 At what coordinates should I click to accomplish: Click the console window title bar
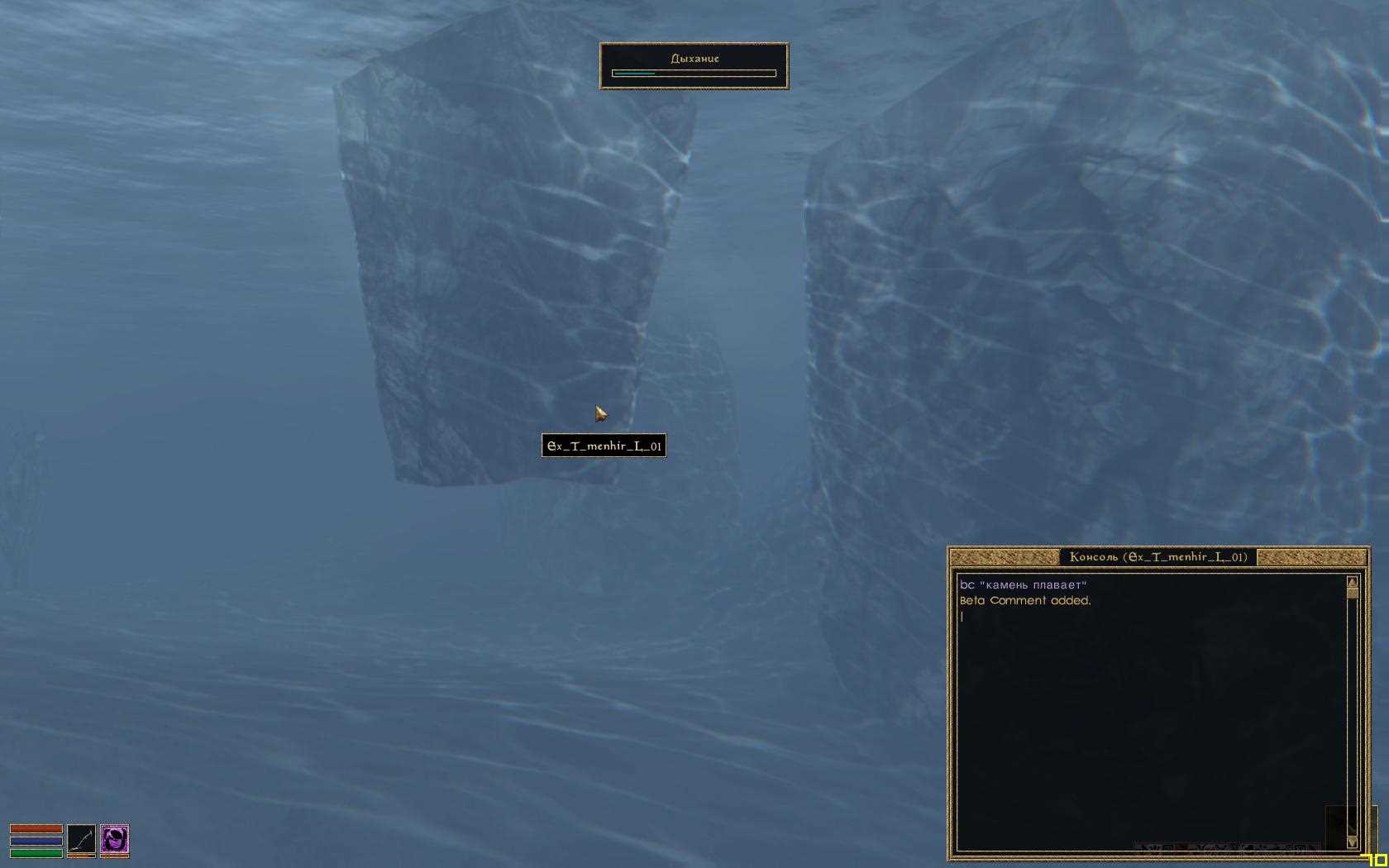tap(1157, 557)
